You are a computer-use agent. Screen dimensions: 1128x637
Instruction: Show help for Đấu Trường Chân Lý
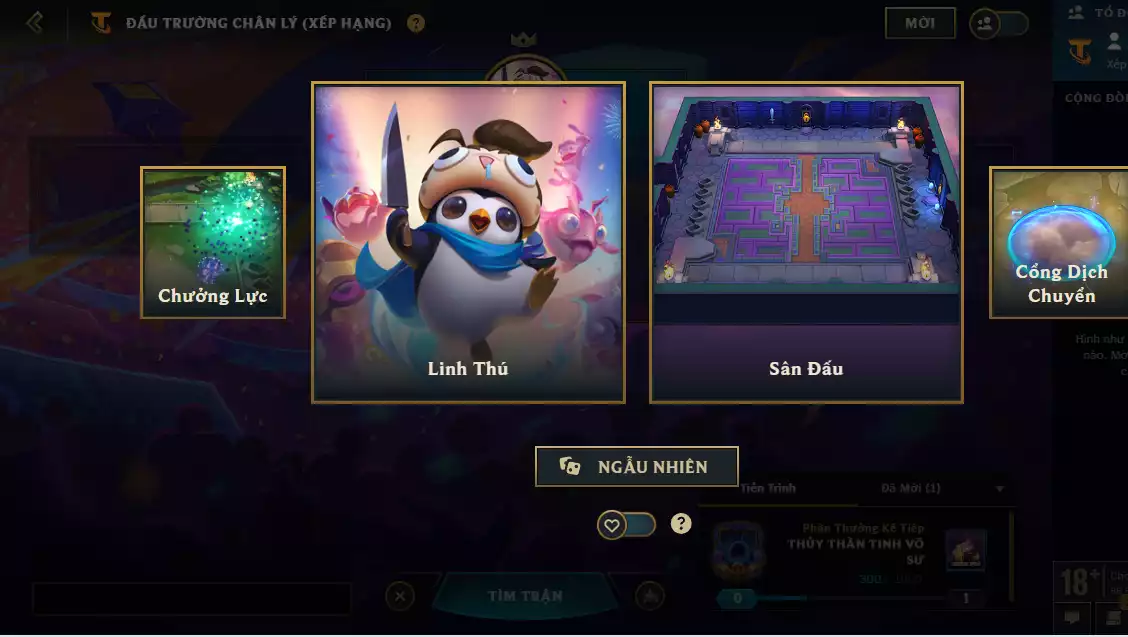(416, 23)
